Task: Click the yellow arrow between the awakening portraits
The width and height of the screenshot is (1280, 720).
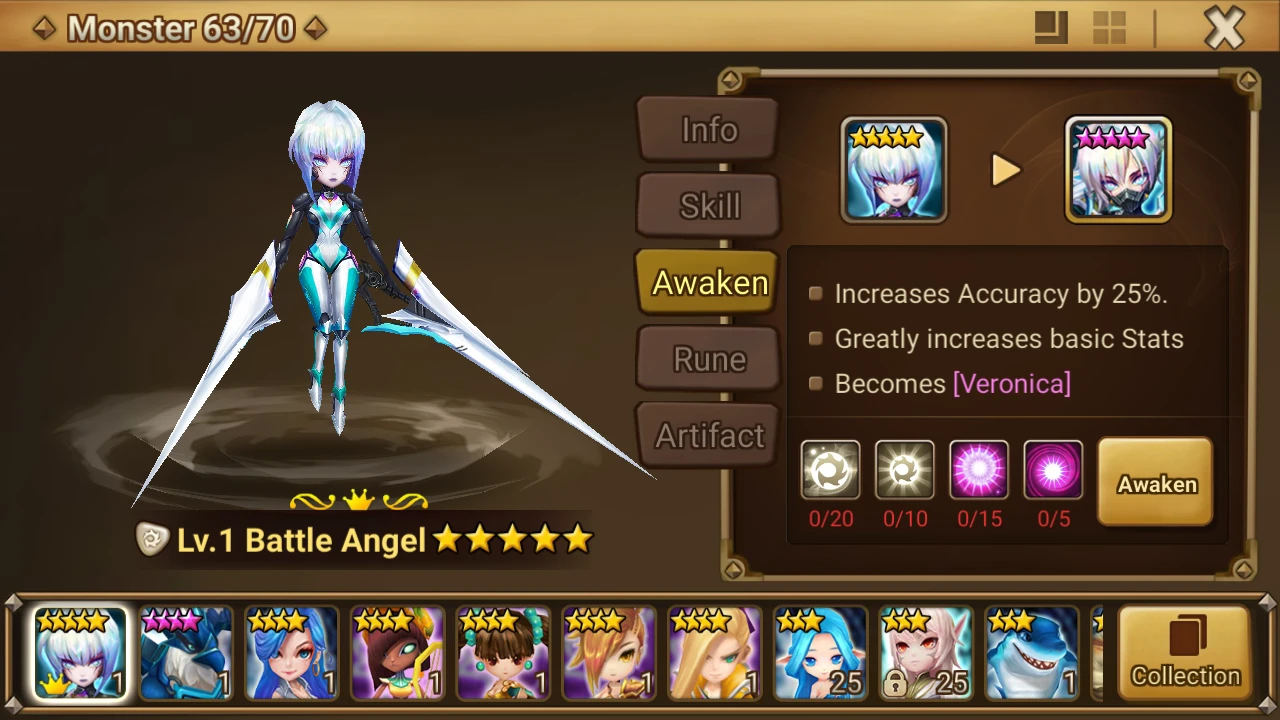Action: pyautogui.click(x=1006, y=170)
